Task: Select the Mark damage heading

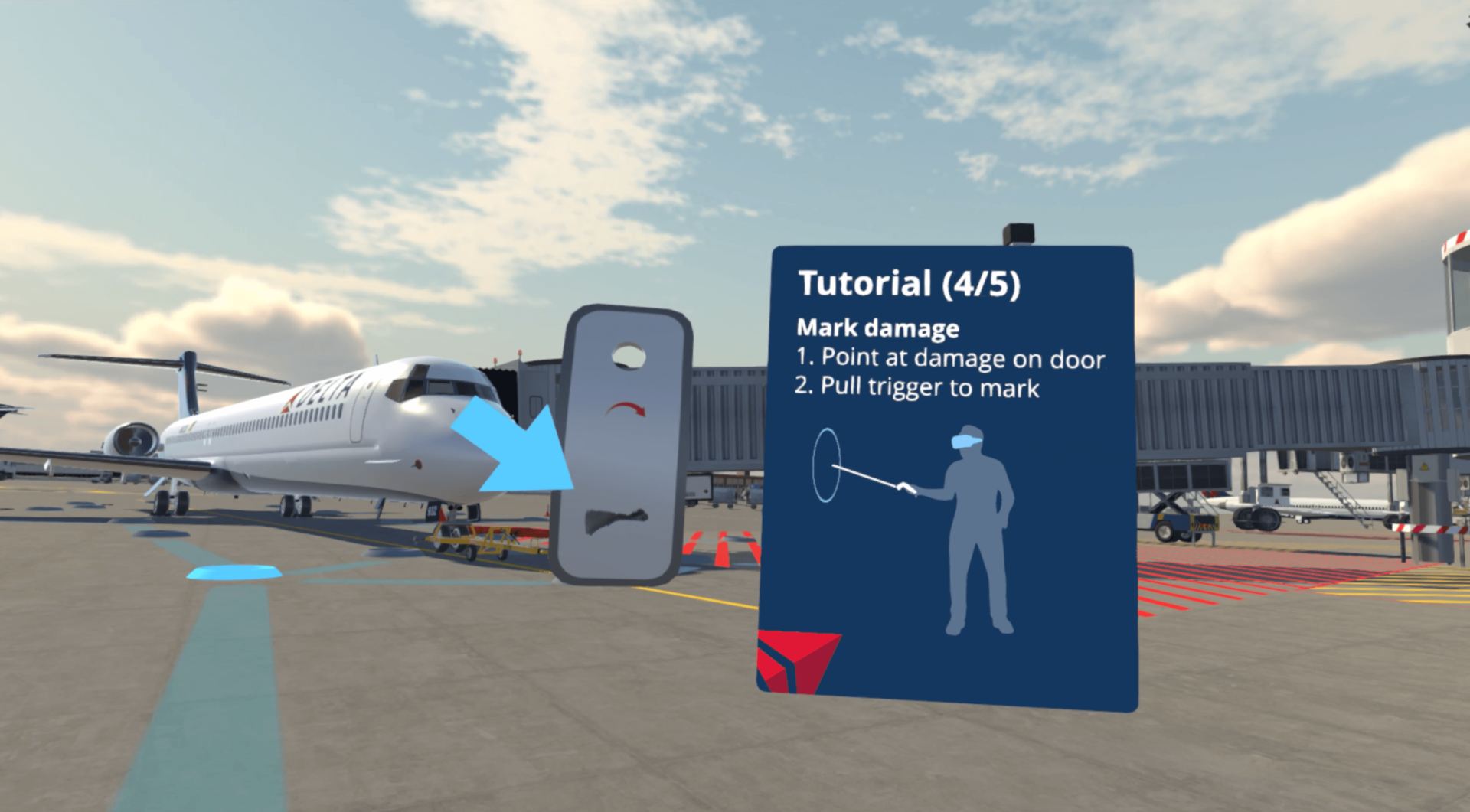Action: point(878,328)
